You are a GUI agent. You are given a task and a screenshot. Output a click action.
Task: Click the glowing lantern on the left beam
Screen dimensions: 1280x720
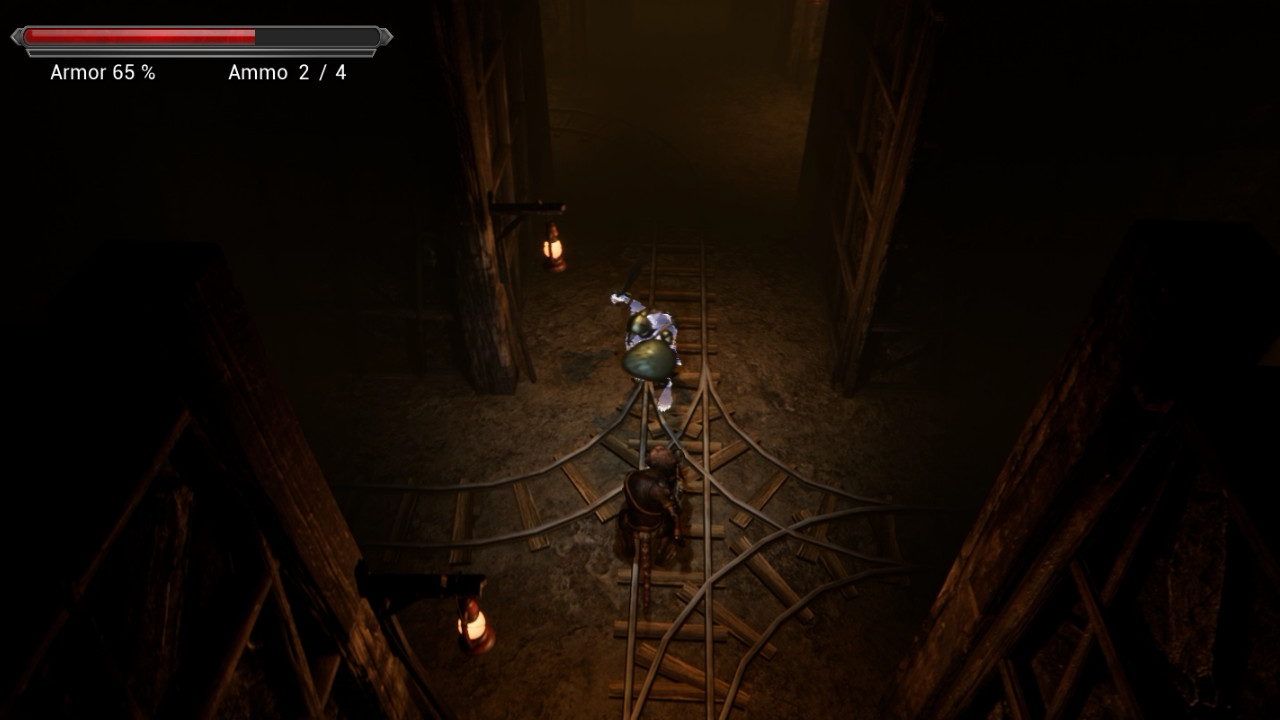(553, 247)
